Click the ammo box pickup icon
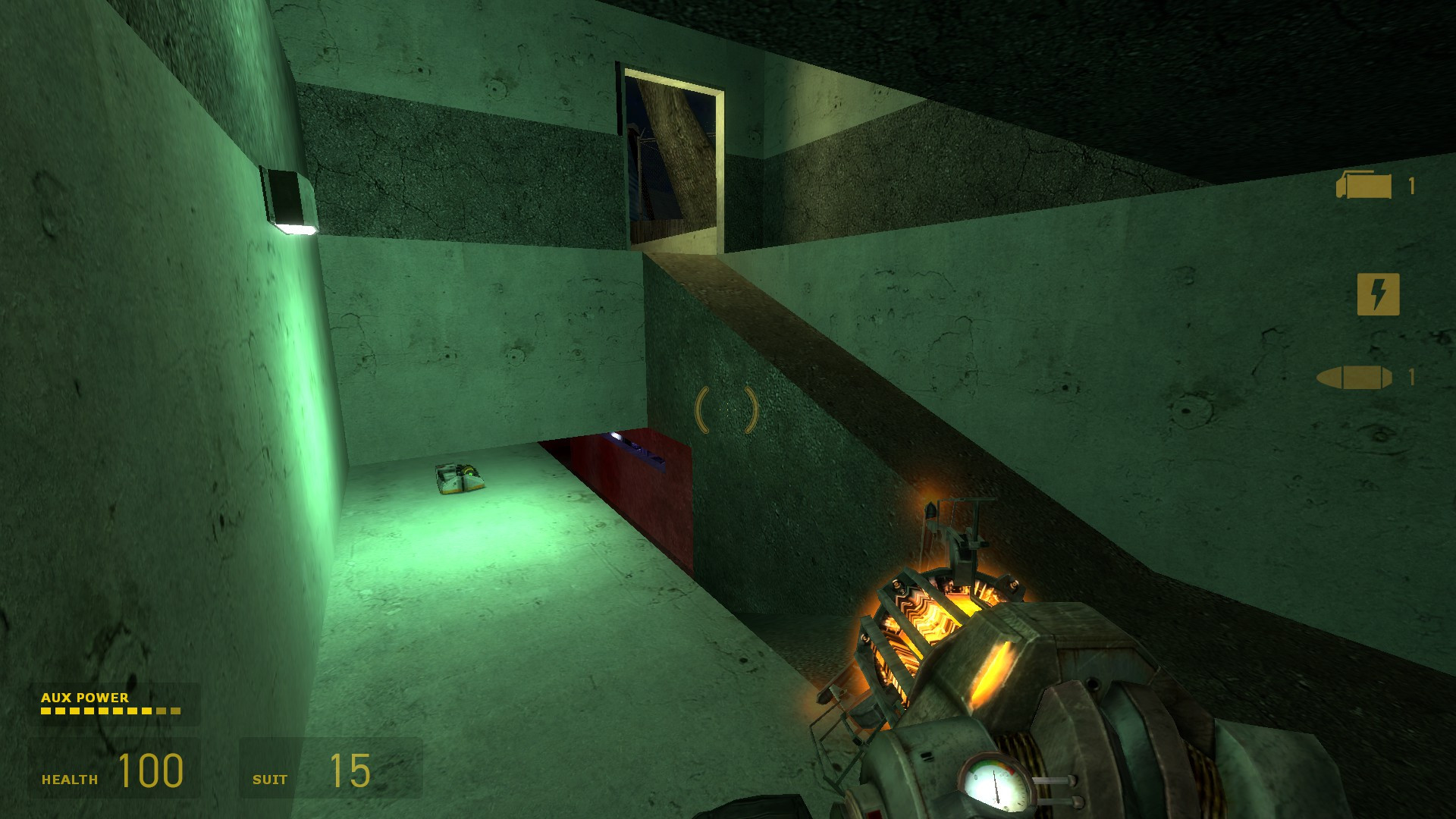This screenshot has height=819, width=1456. (x=1363, y=186)
